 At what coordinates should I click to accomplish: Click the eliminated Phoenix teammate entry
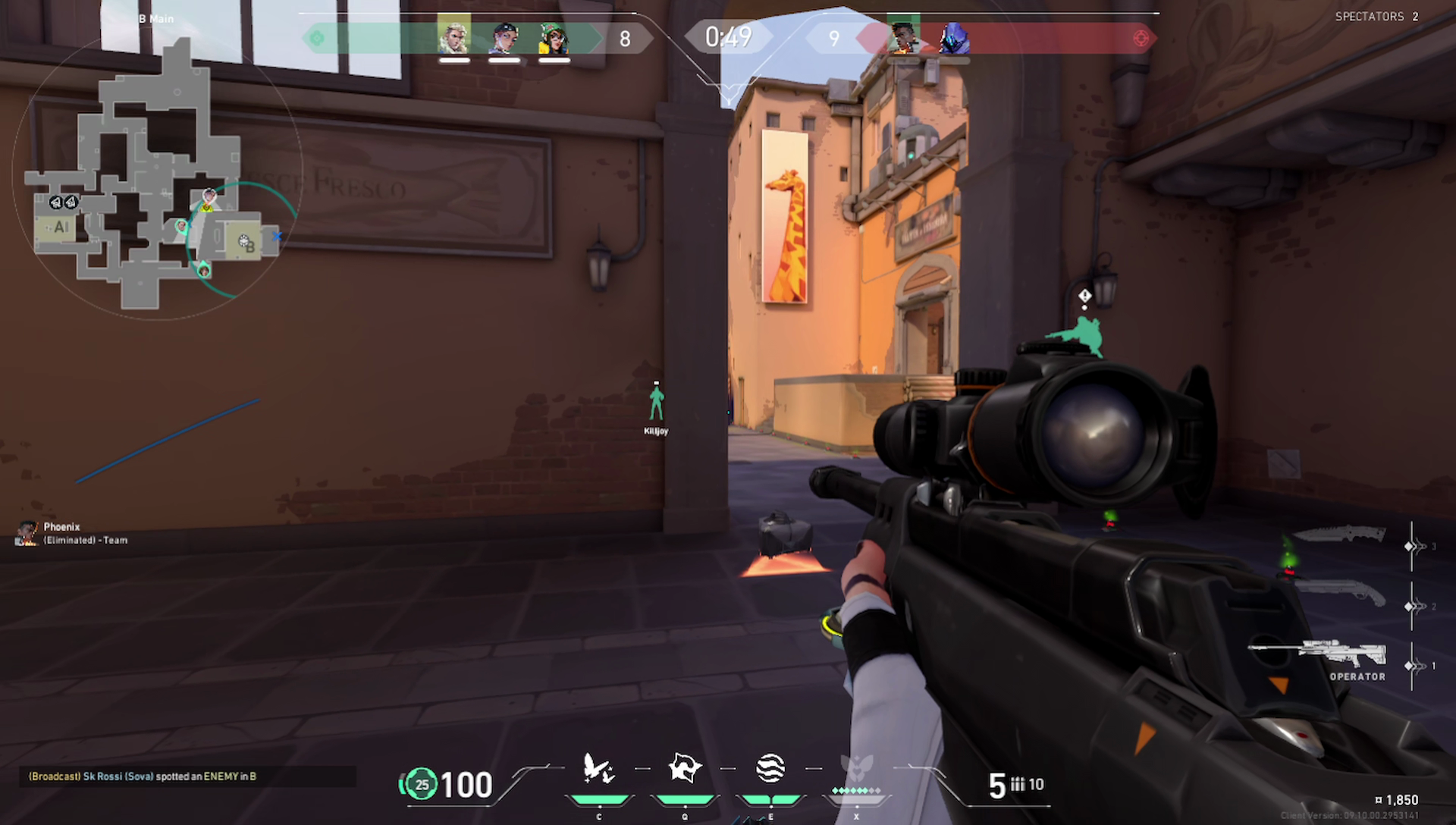pyautogui.click(x=72, y=533)
